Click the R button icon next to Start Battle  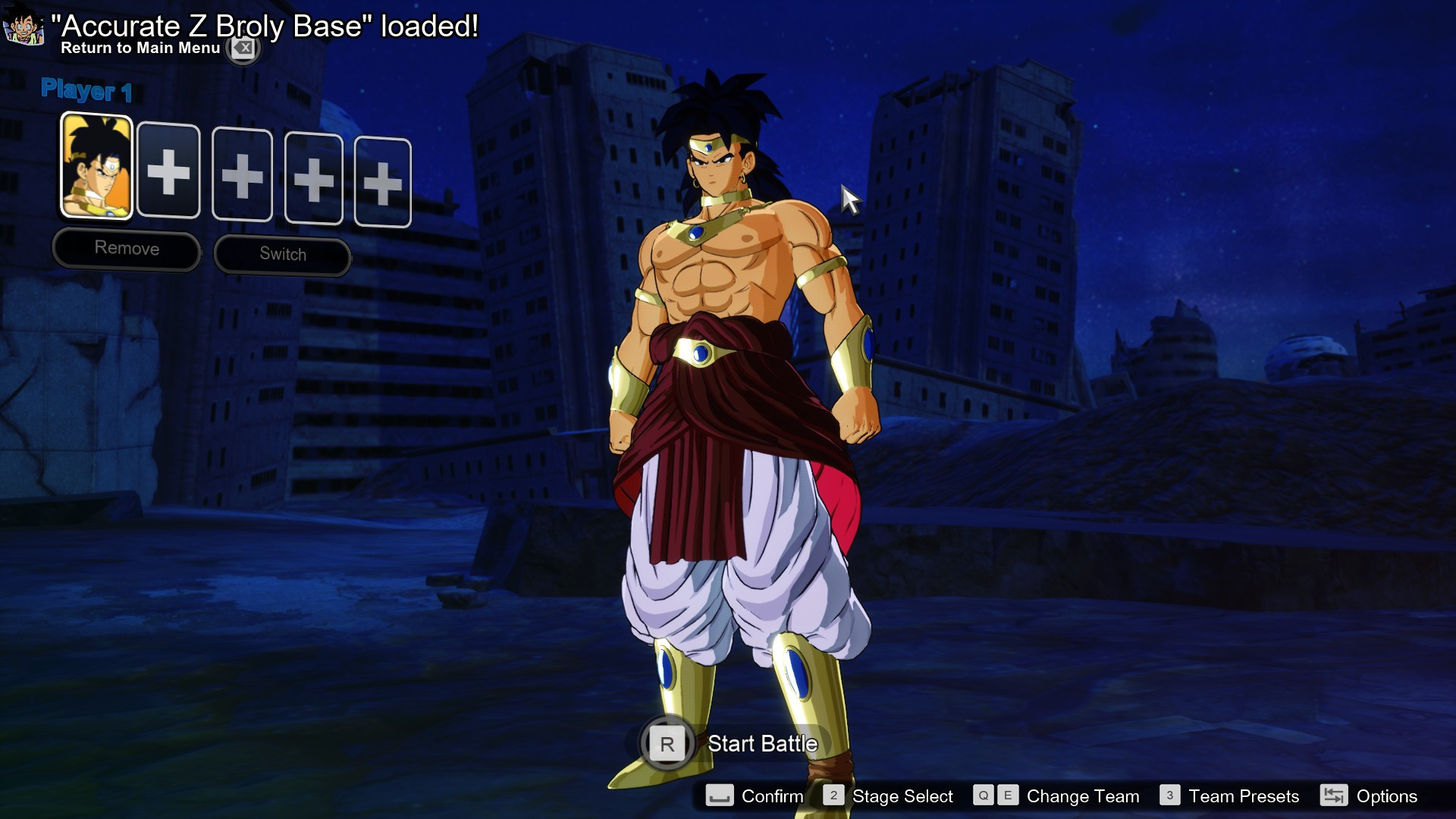coord(667,744)
